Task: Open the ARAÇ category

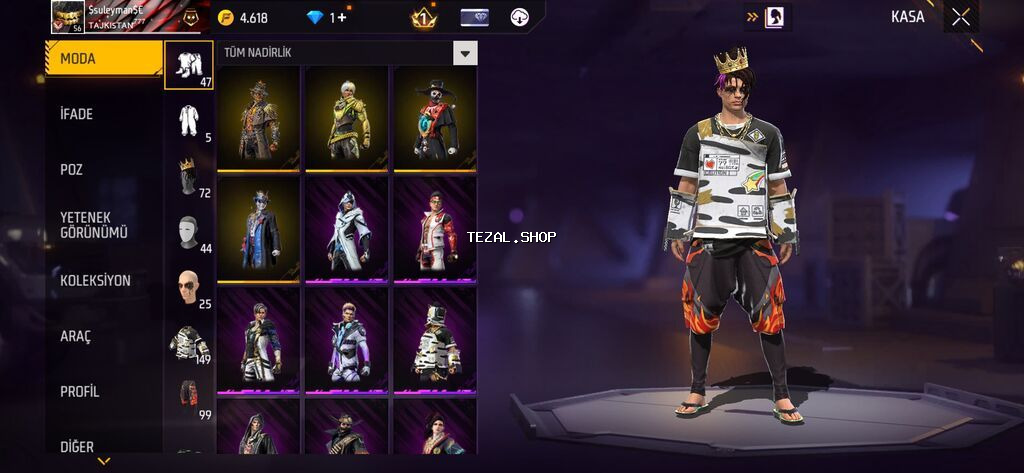Action: click(x=103, y=336)
